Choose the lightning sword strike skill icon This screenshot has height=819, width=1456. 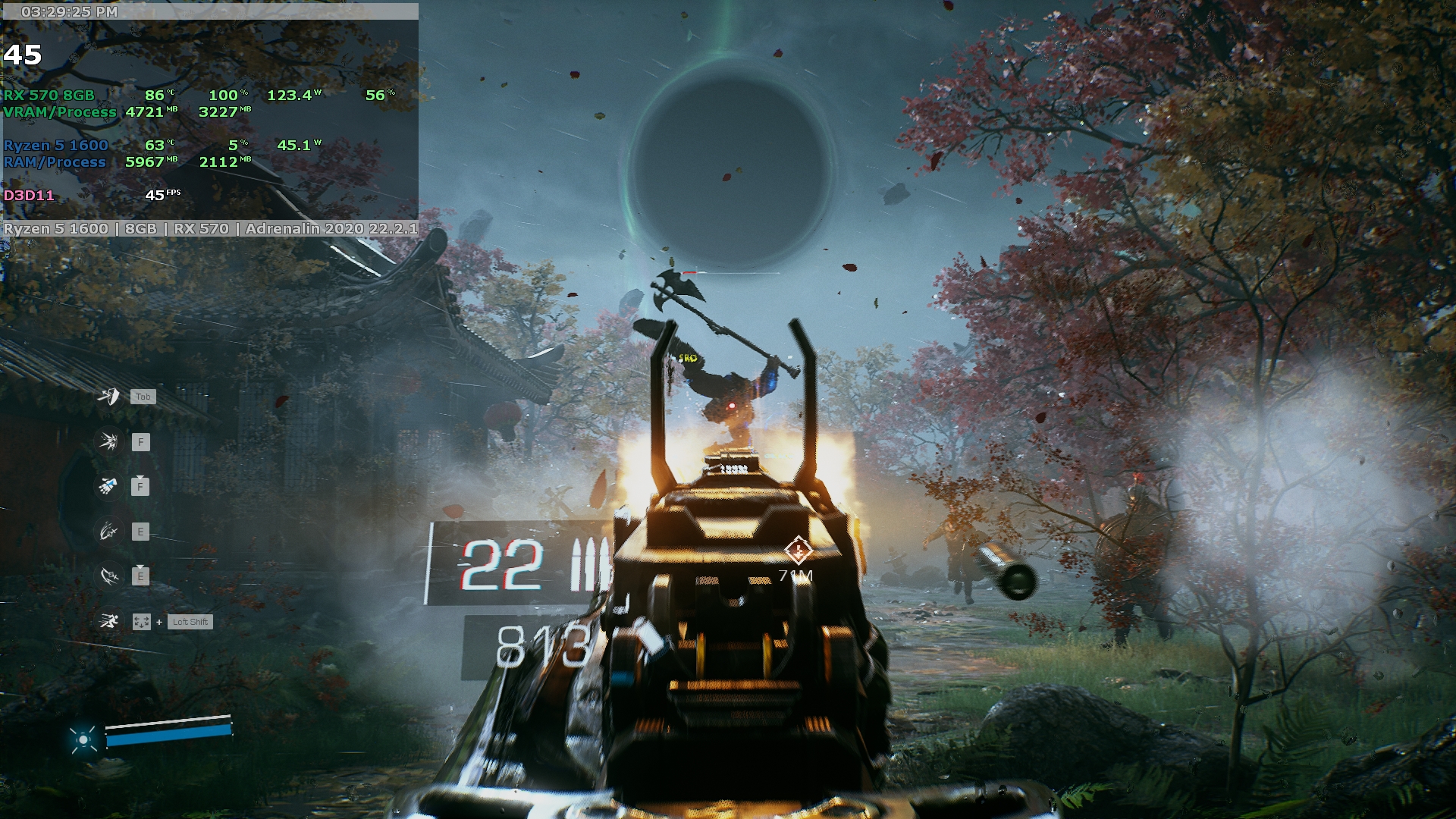(x=109, y=576)
